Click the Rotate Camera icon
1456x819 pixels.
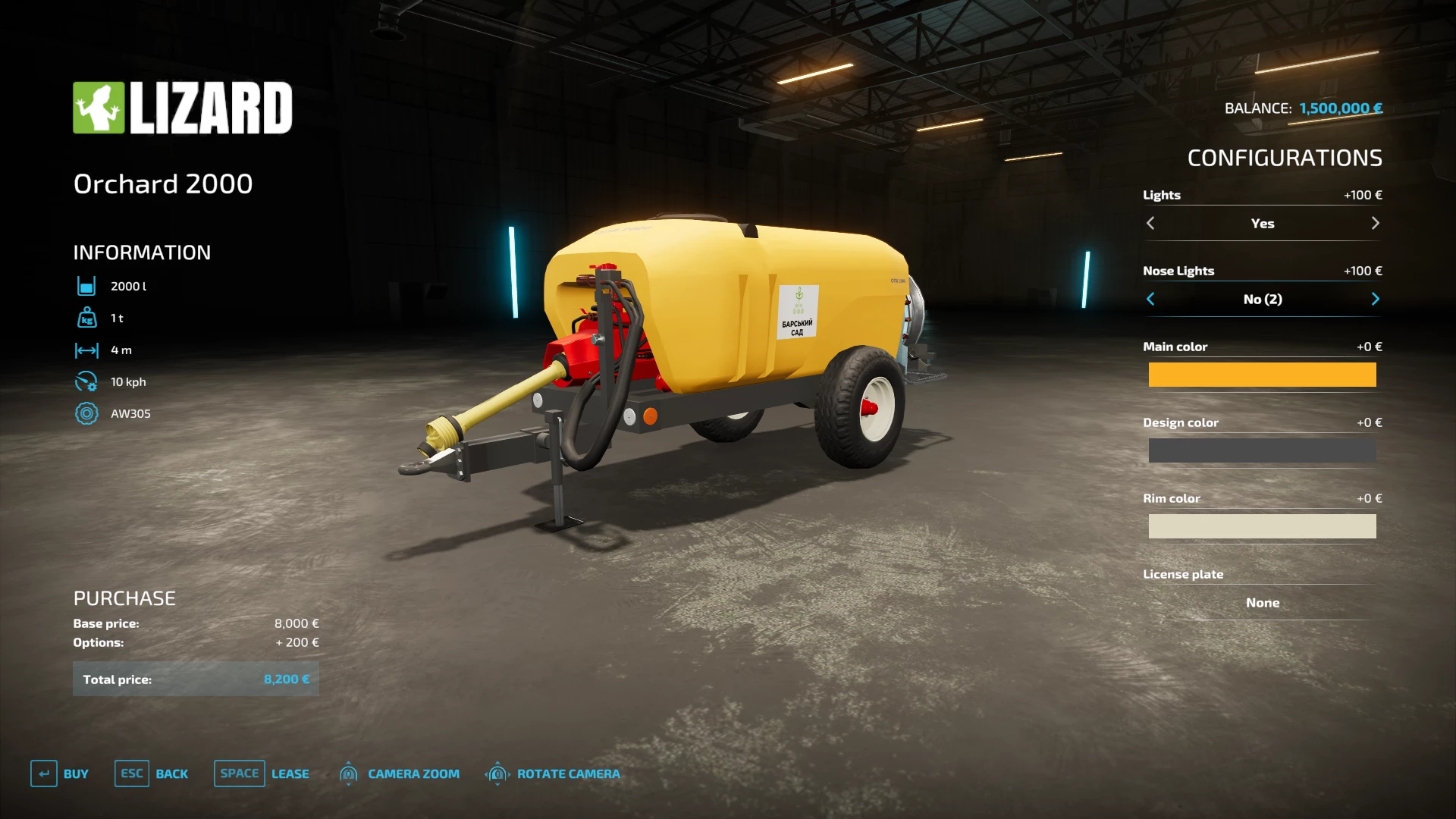[498, 773]
